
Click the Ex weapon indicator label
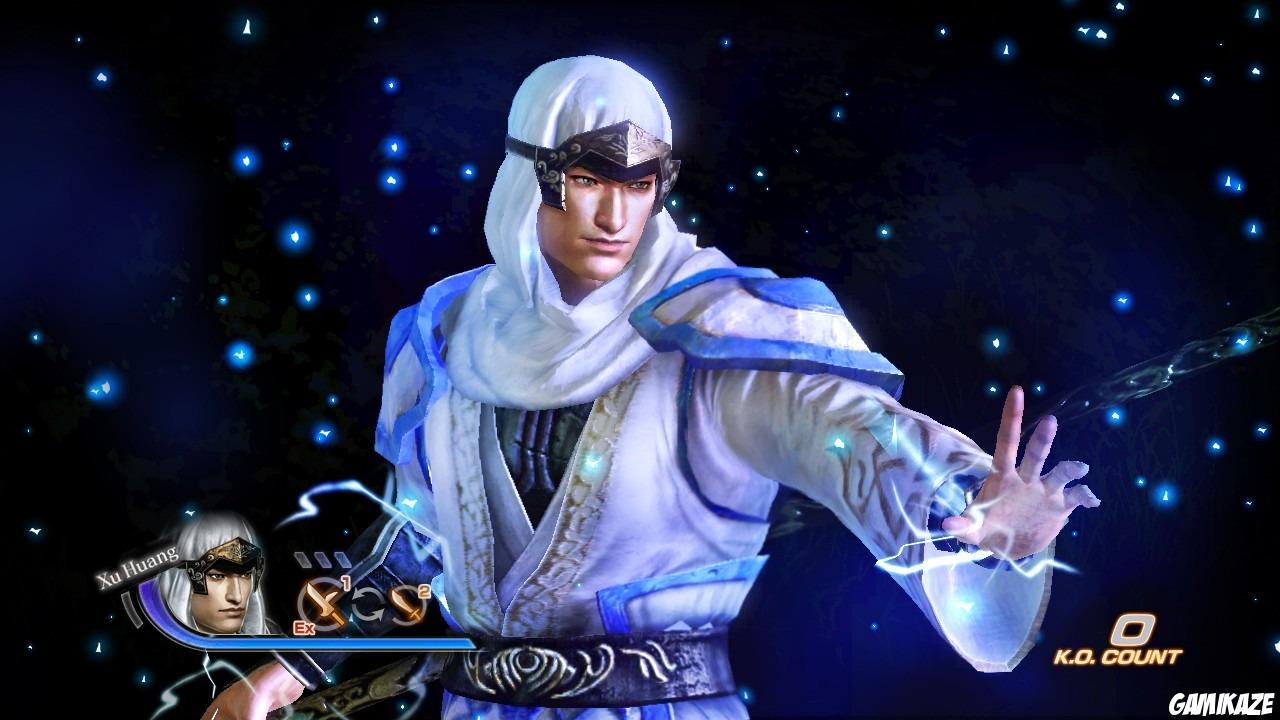(303, 625)
